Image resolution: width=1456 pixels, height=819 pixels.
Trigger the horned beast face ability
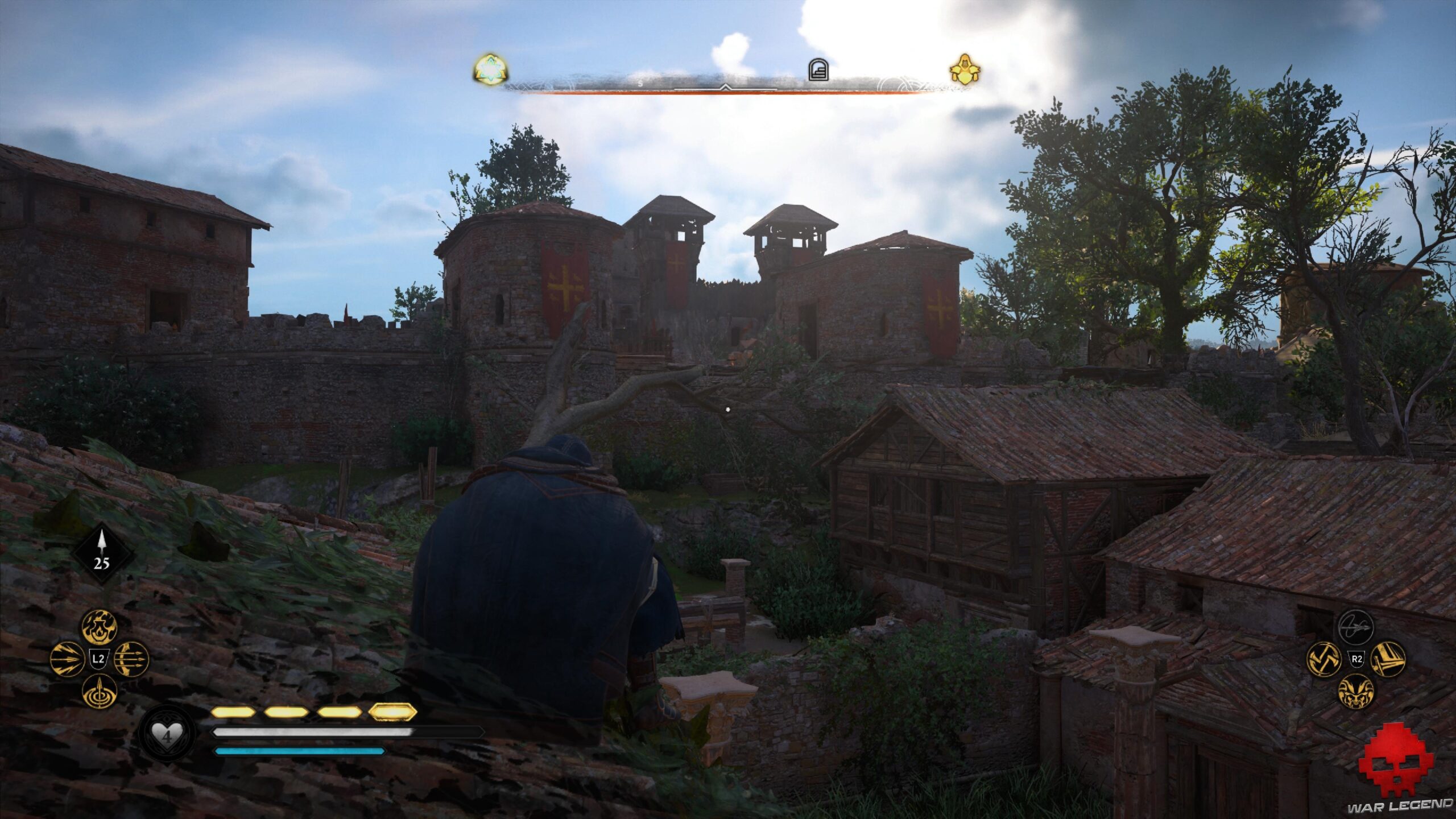pos(1356,692)
